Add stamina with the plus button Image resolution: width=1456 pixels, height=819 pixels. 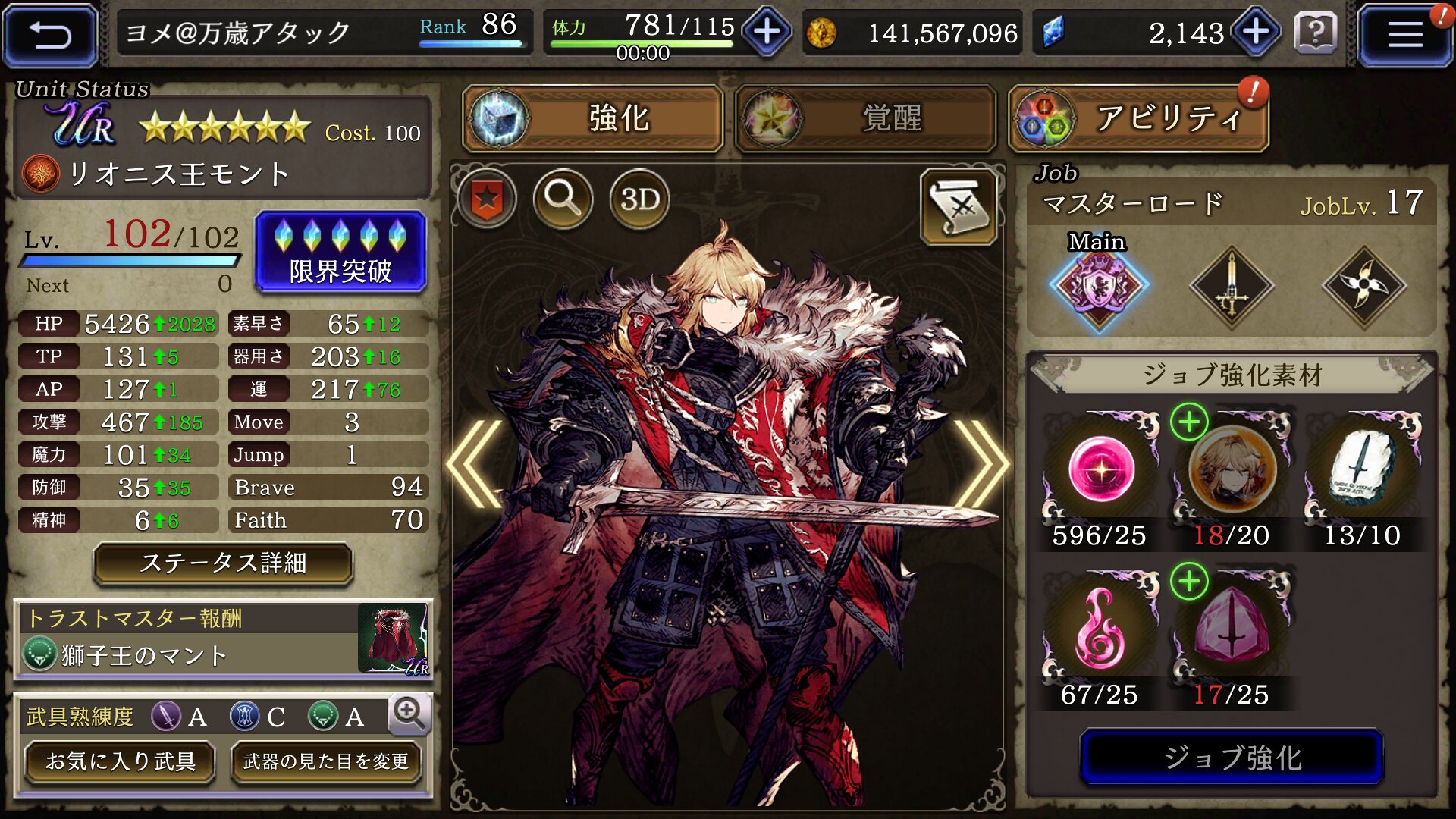coord(767,33)
